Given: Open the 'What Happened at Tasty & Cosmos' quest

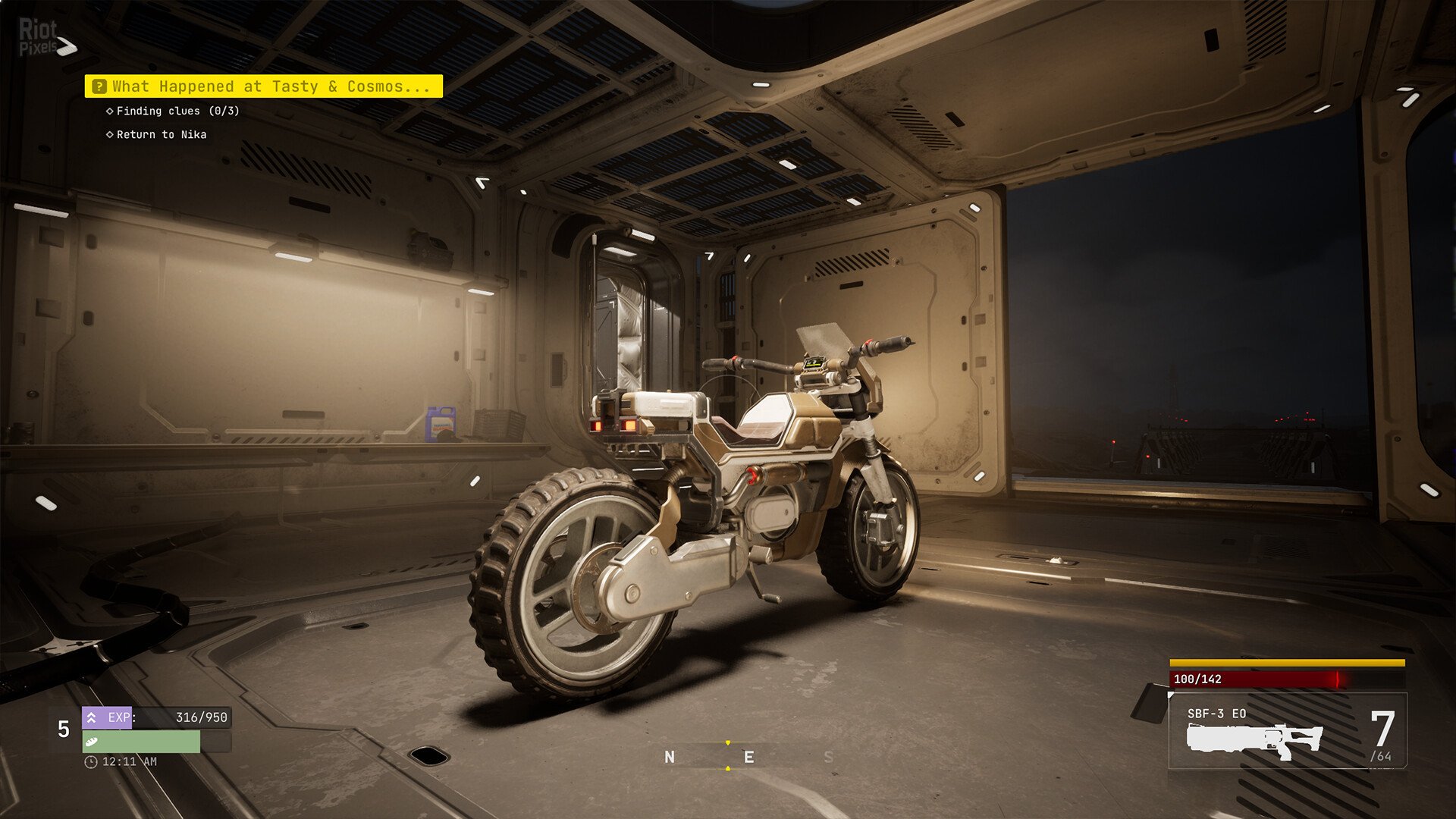Looking at the screenshot, I should click(x=264, y=86).
